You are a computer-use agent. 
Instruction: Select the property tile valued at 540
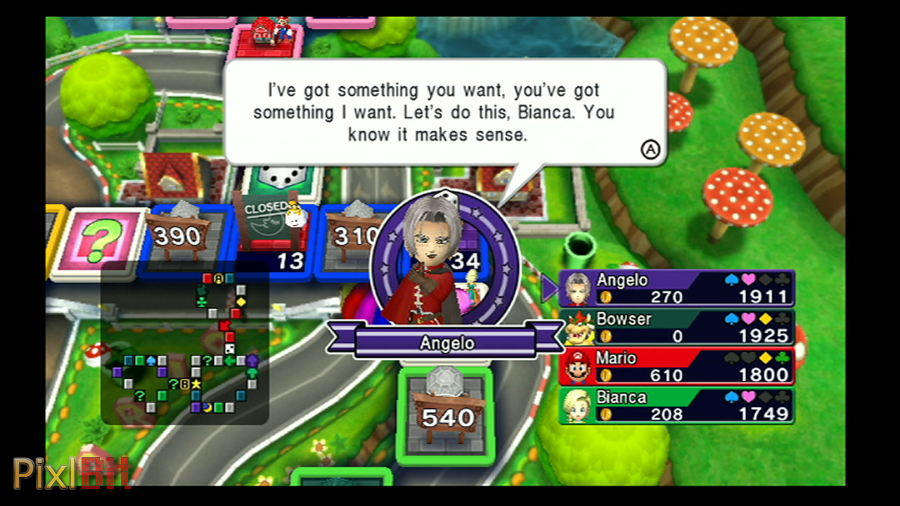[446, 415]
